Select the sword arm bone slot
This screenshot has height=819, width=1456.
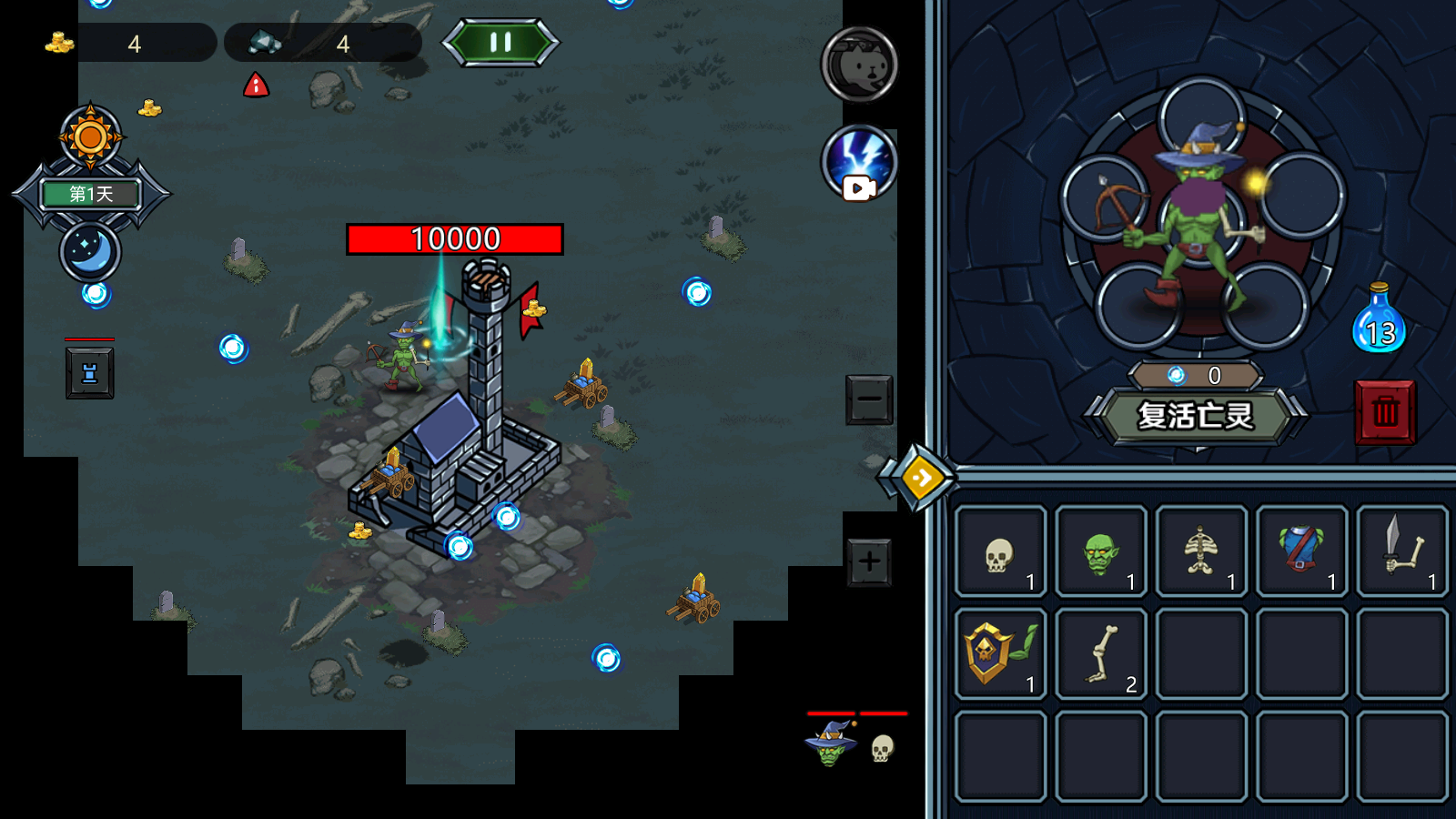pyautogui.click(x=1401, y=551)
